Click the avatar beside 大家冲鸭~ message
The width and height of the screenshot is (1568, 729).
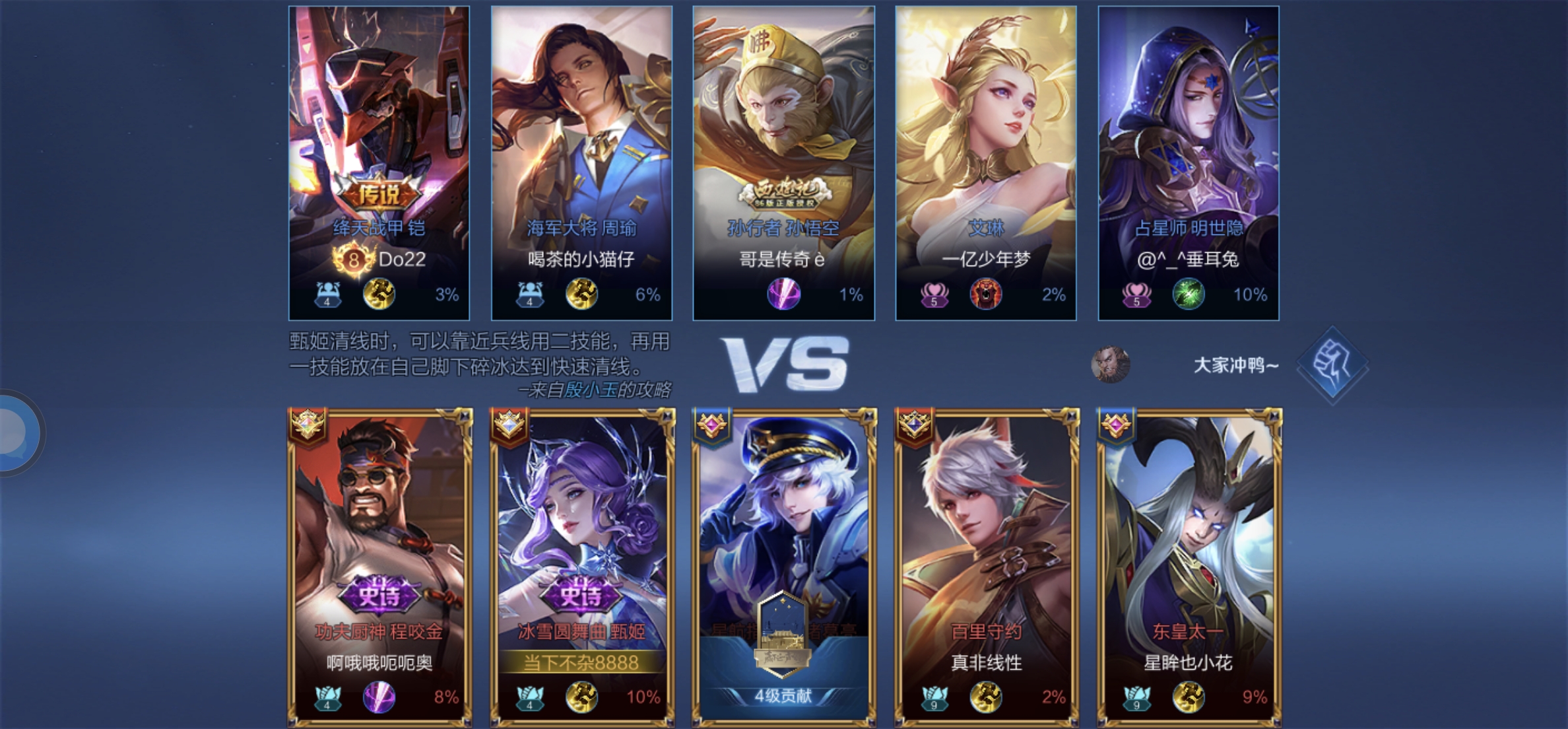[x=1110, y=364]
